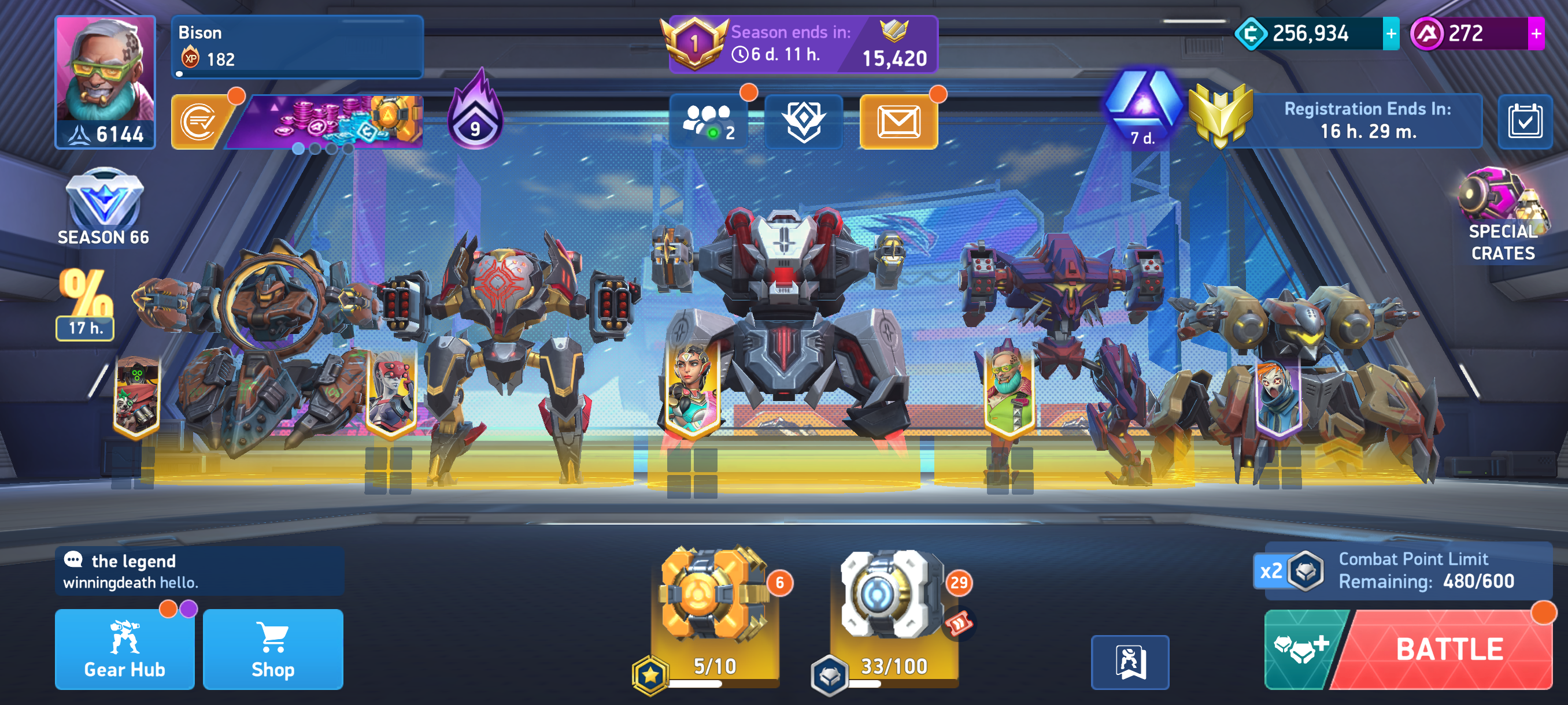Open the Shop
The width and height of the screenshot is (1568, 705).
coord(273,650)
